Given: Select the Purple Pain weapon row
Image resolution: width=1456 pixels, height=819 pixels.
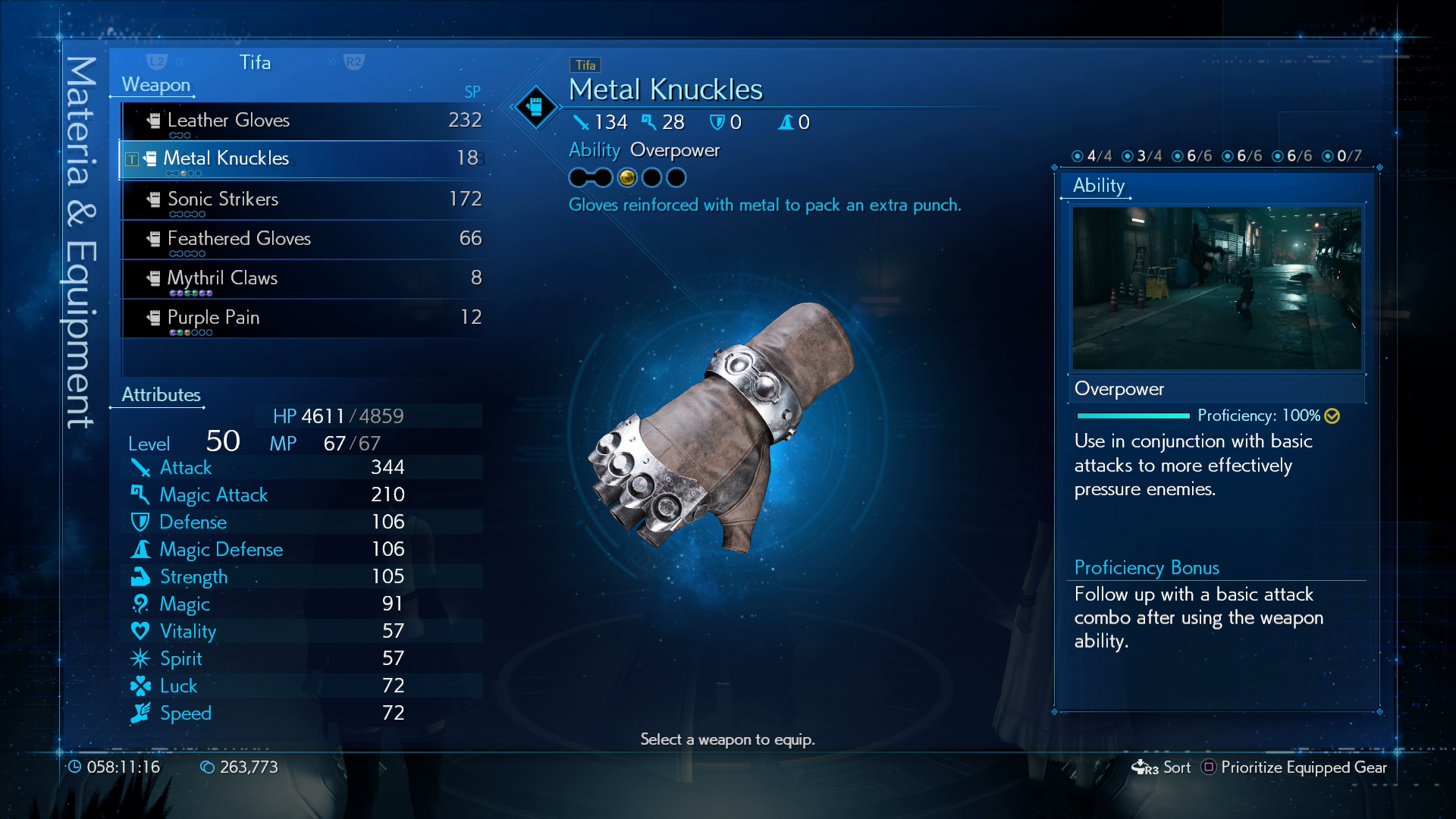Looking at the screenshot, I should 303,318.
